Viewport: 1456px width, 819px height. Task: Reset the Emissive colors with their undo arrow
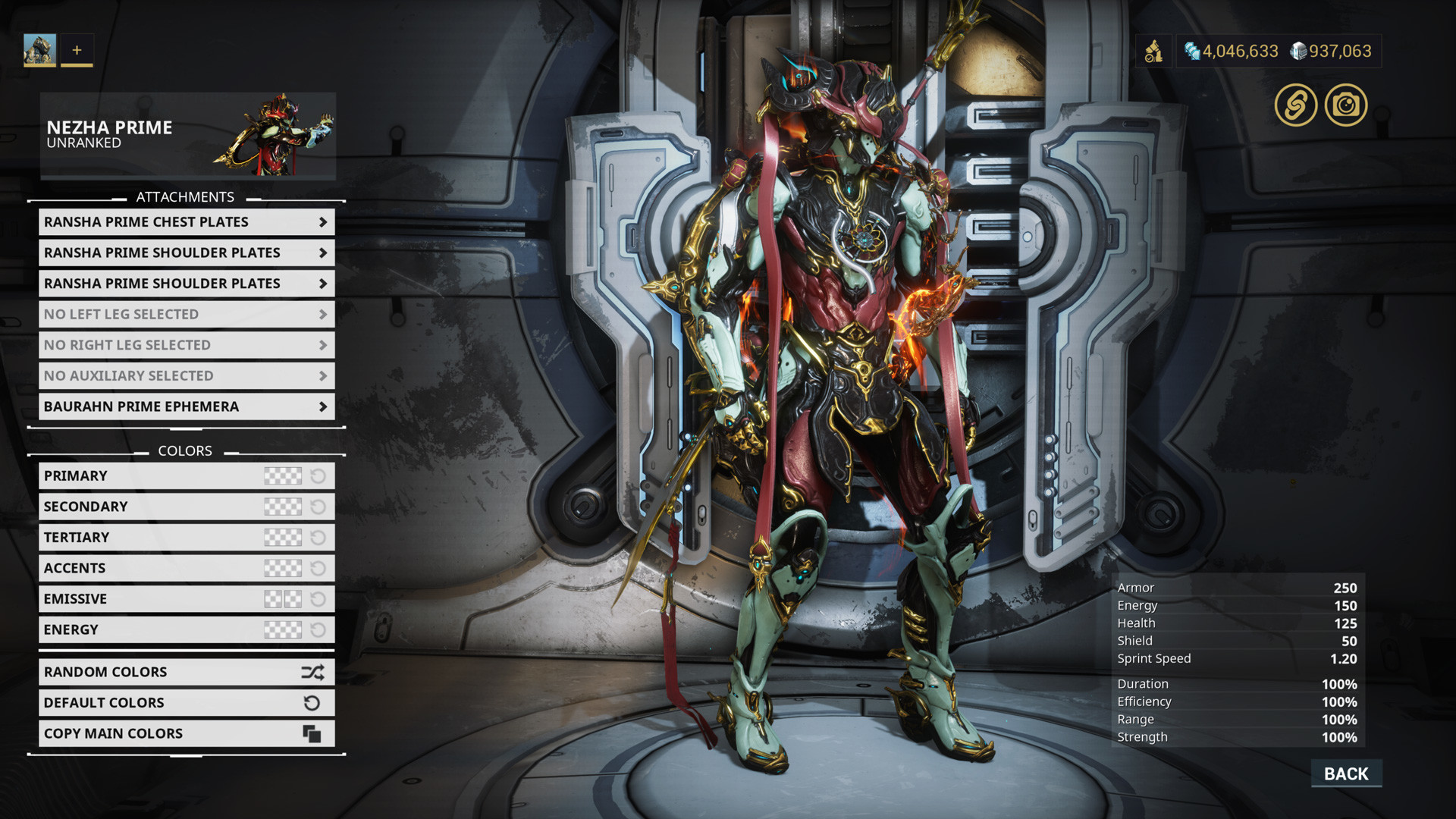pos(317,598)
